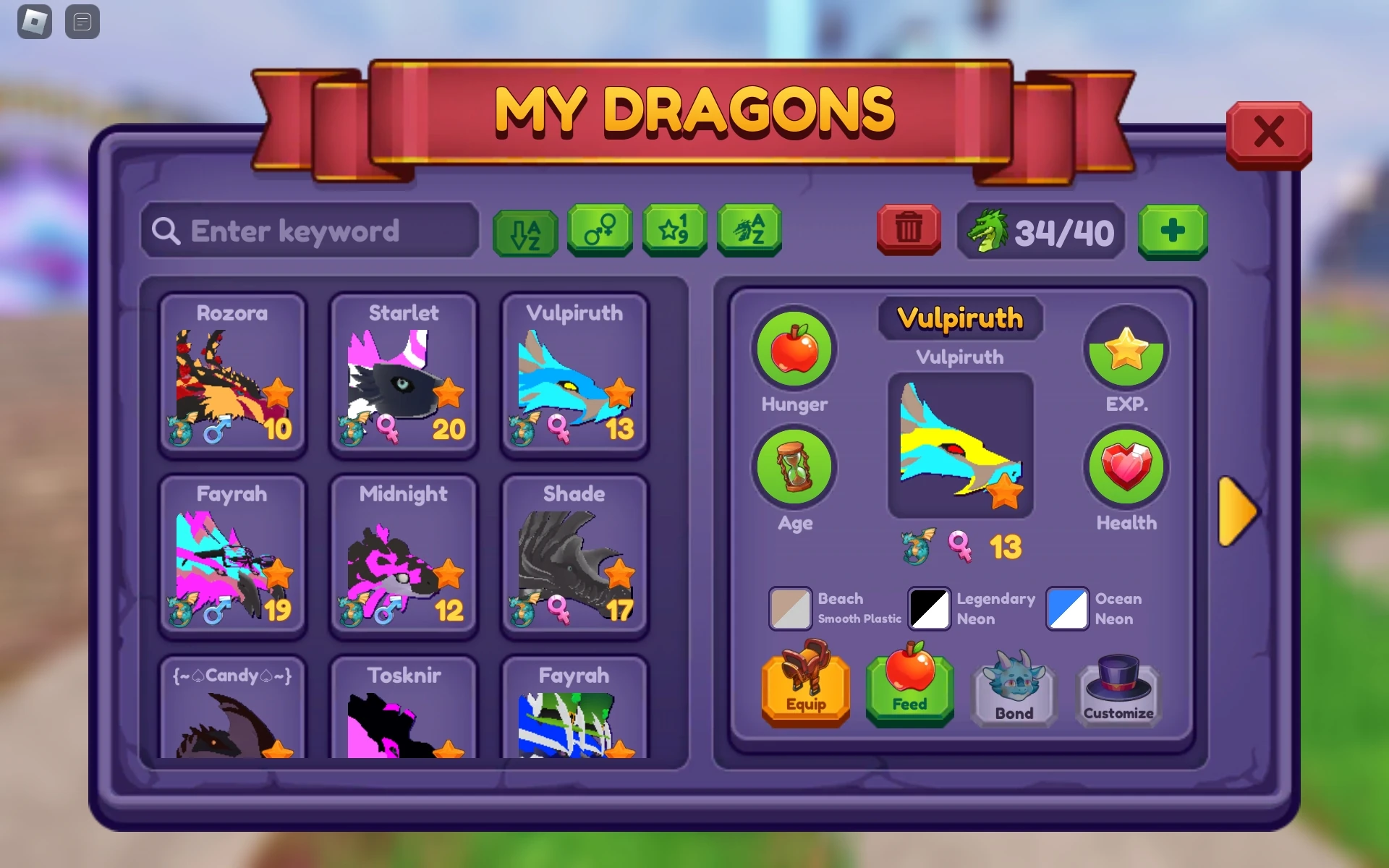
Task: Add a new dragon with the plus button
Action: pos(1173,231)
